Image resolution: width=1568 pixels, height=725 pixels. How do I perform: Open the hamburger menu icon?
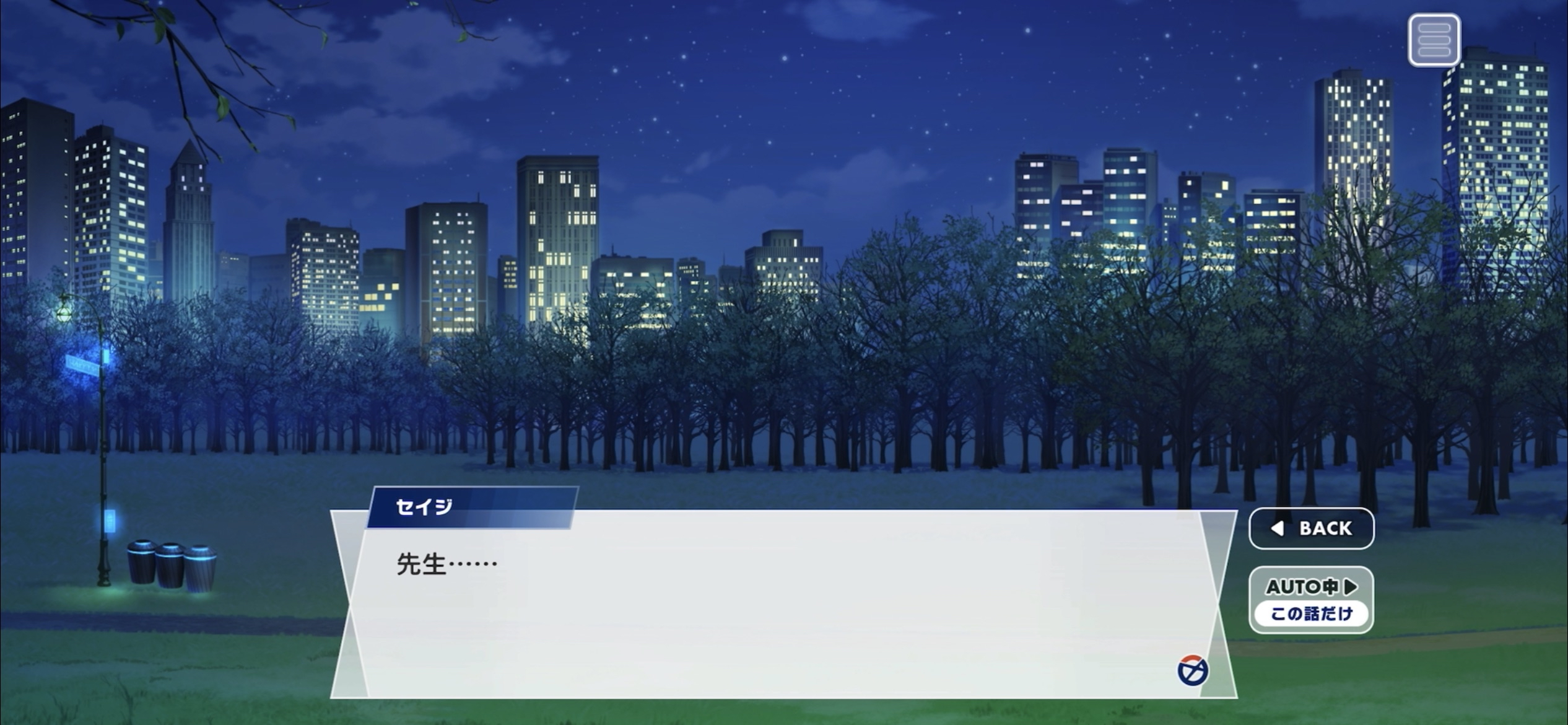click(1434, 40)
